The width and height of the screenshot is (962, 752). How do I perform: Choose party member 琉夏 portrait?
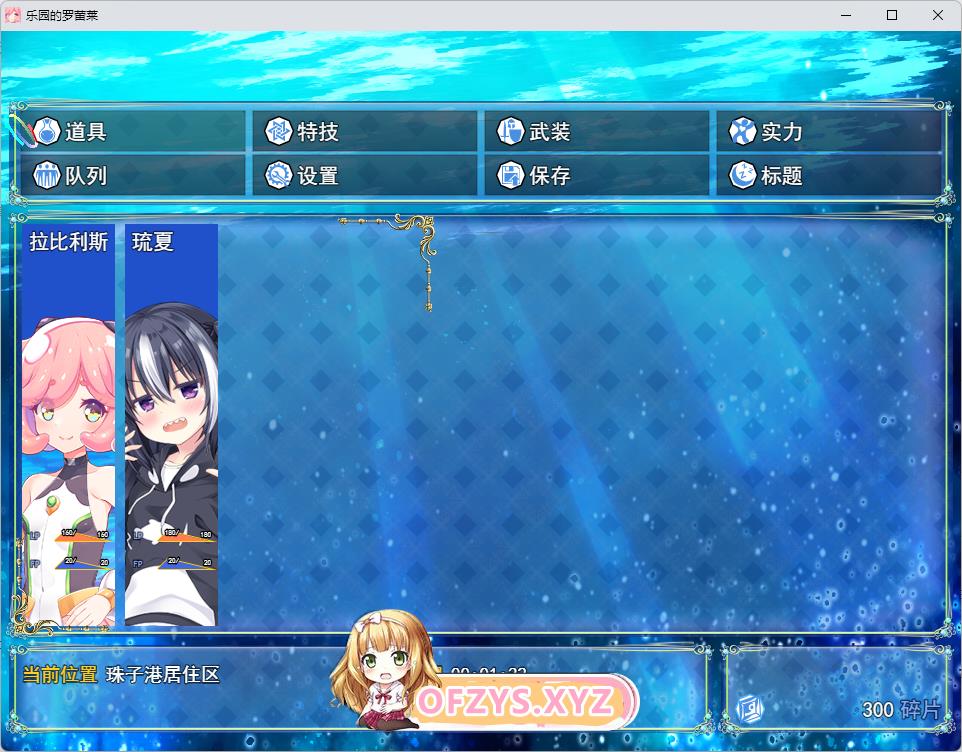click(x=171, y=425)
